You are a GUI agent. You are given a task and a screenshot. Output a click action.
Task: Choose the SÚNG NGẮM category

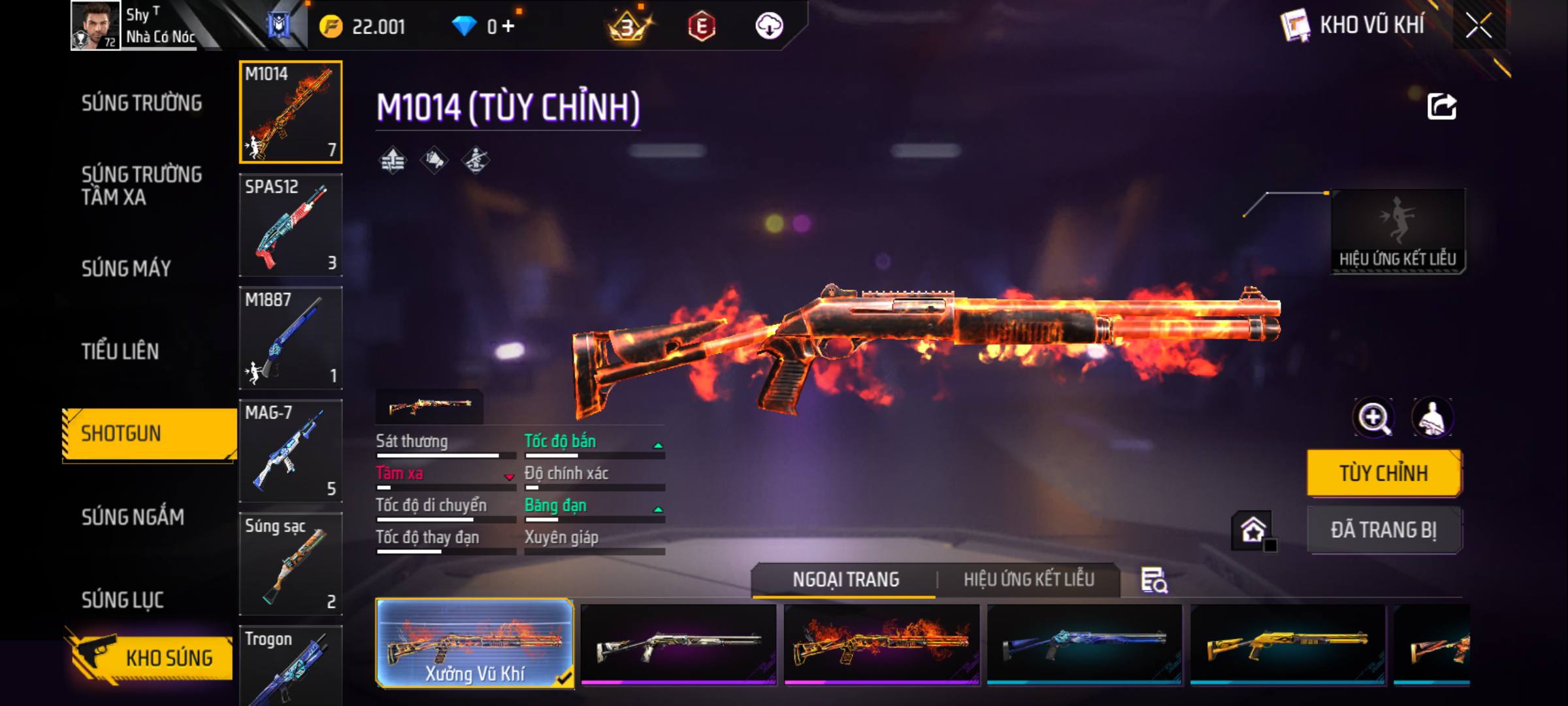tap(133, 517)
